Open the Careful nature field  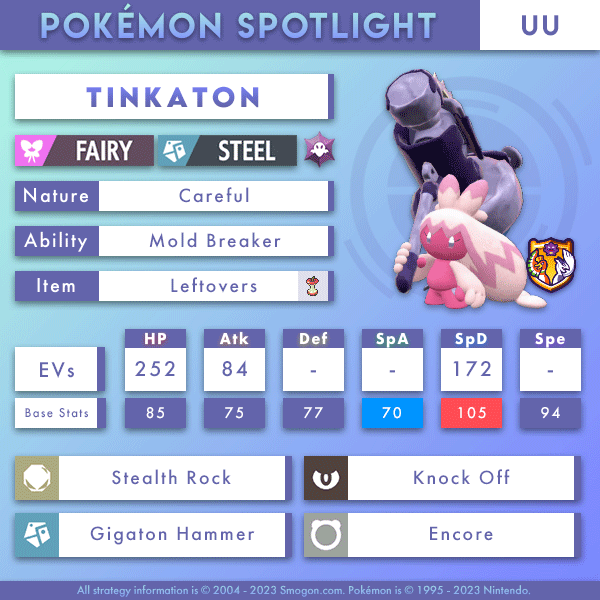click(x=214, y=196)
